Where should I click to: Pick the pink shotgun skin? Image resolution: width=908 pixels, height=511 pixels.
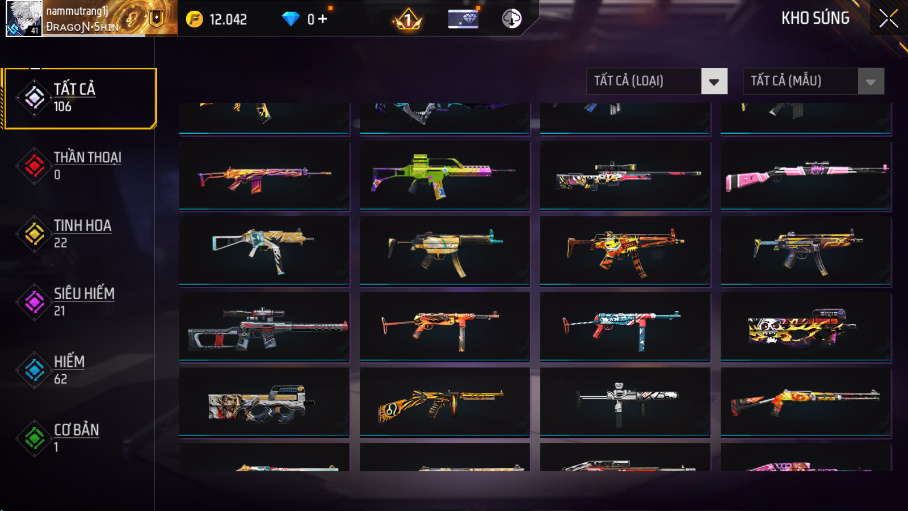tap(805, 174)
